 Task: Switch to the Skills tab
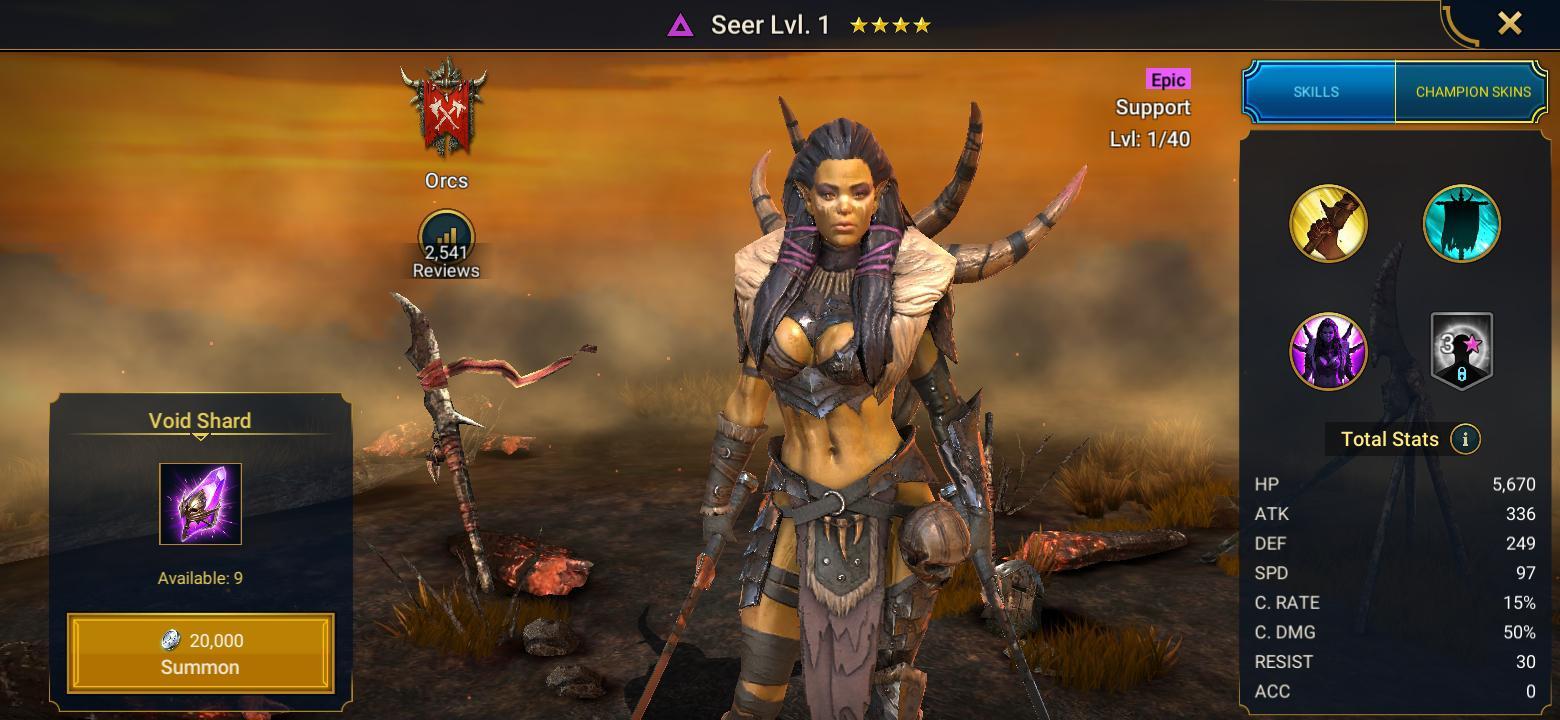point(1316,91)
